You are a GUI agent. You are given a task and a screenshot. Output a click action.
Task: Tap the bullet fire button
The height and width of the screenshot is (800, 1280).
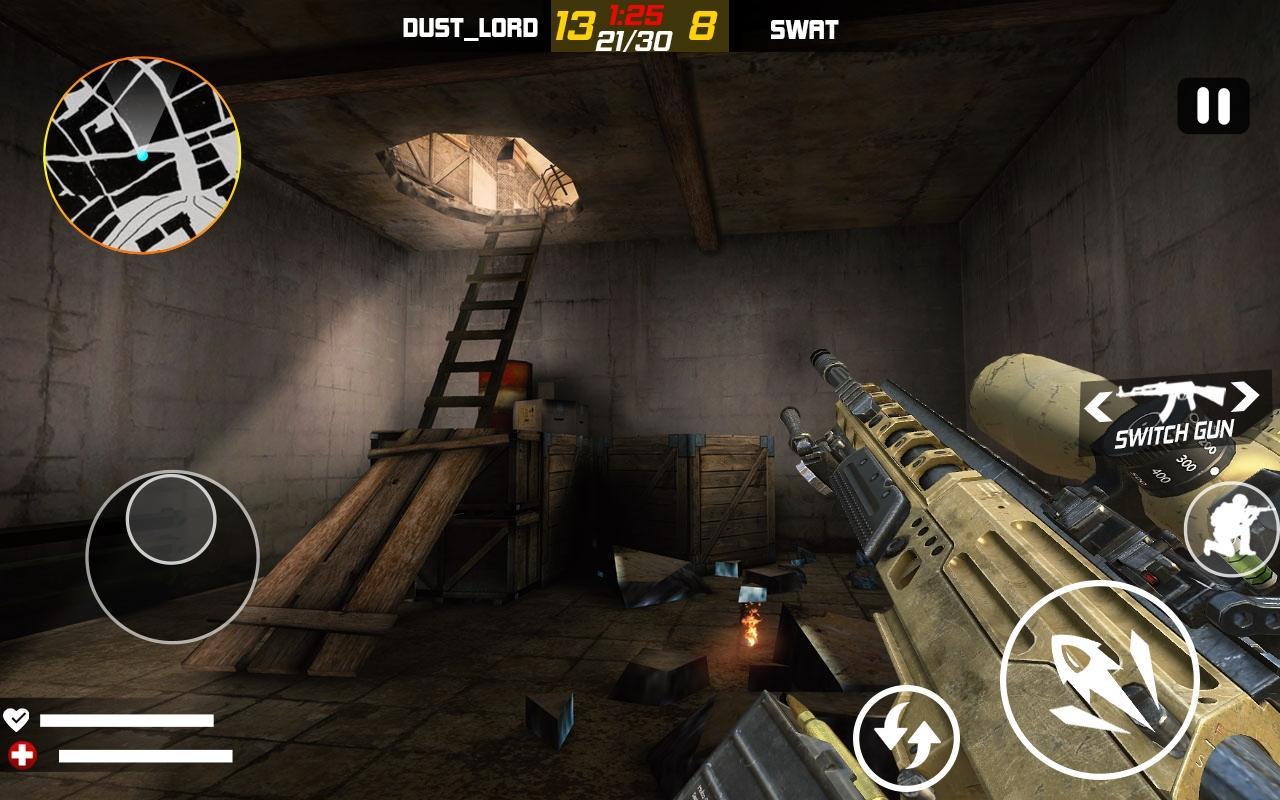coord(1099,680)
